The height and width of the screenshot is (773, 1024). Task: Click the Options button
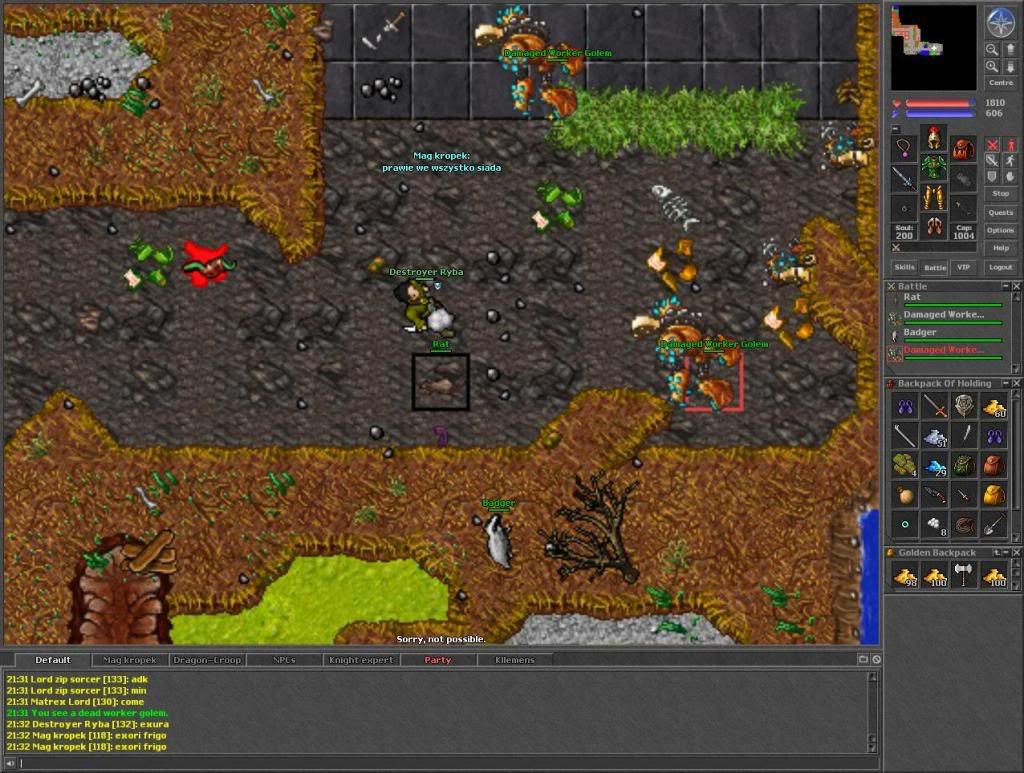point(1000,231)
